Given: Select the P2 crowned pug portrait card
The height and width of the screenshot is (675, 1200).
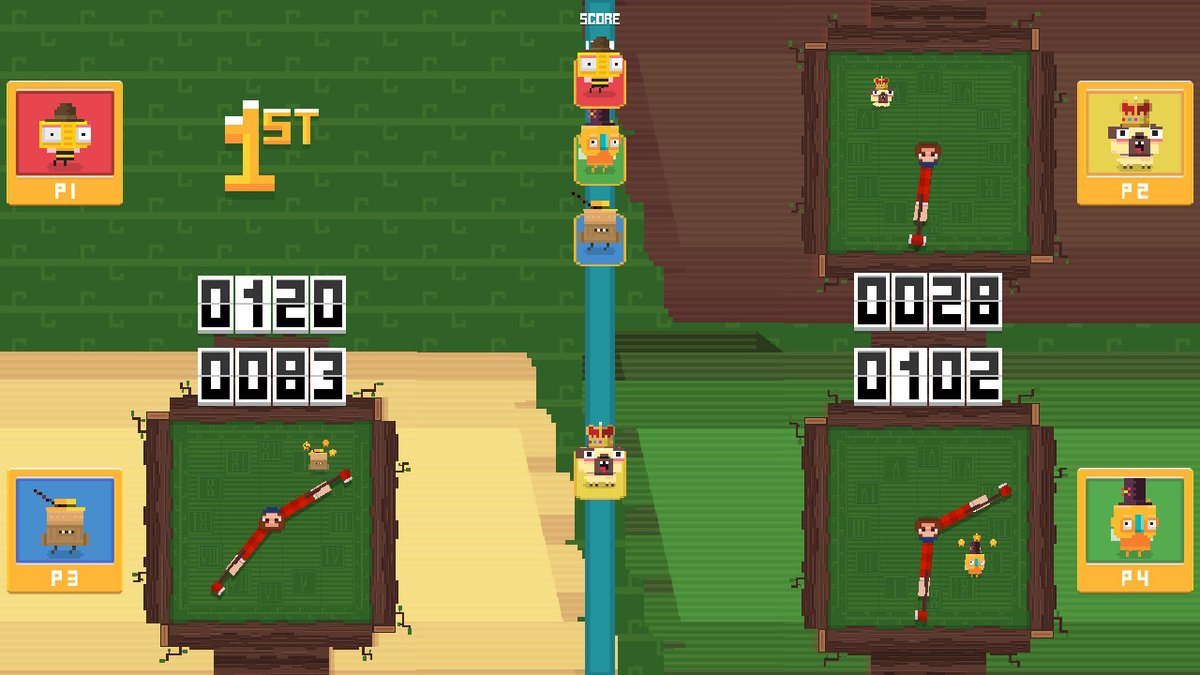Looking at the screenshot, I should coord(1134,142).
